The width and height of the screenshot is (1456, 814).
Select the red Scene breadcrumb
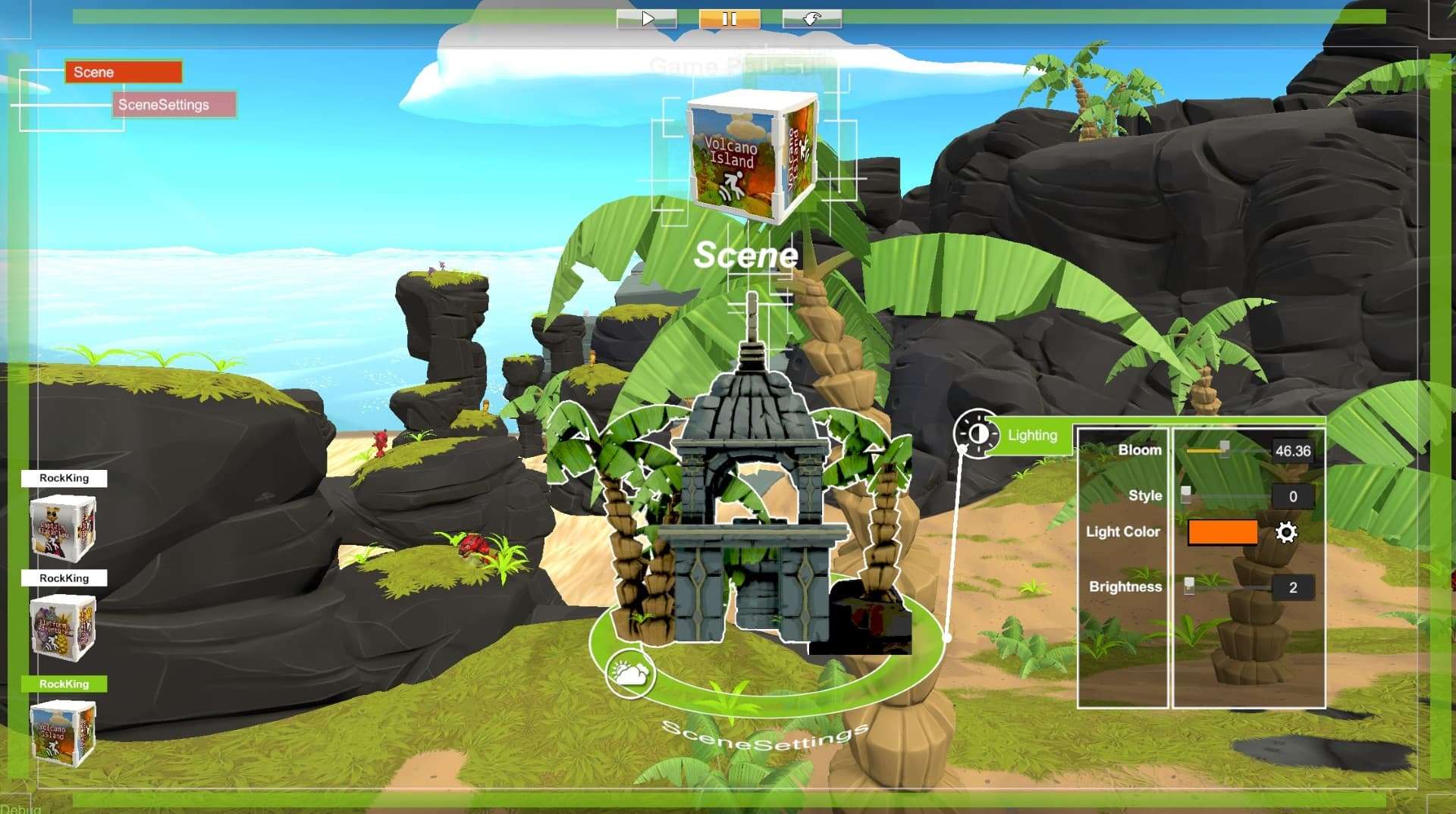coord(124,72)
